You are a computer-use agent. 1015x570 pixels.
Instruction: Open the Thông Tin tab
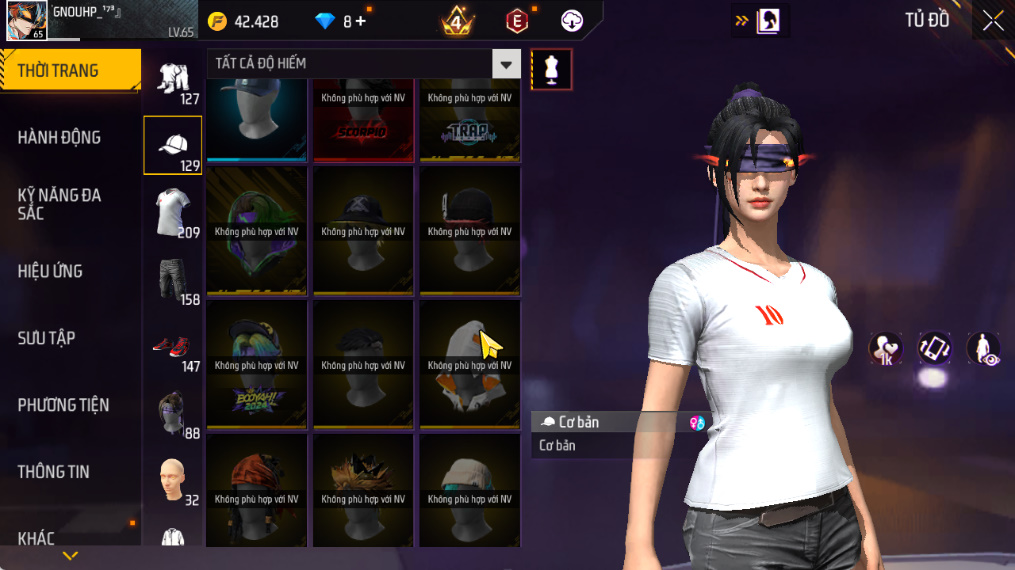53,472
